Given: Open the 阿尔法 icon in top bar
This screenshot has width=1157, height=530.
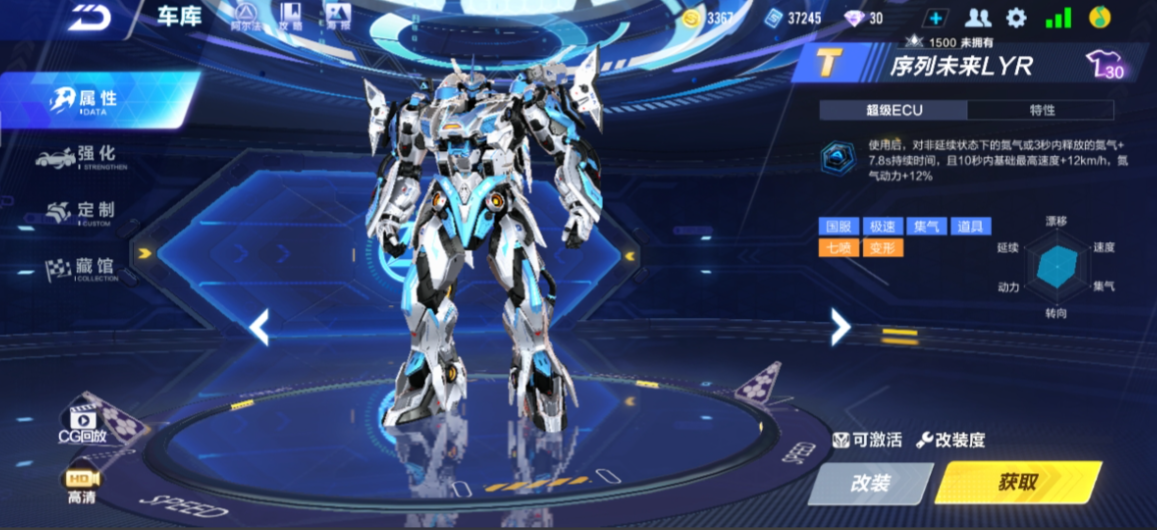Looking at the screenshot, I should tap(244, 16).
